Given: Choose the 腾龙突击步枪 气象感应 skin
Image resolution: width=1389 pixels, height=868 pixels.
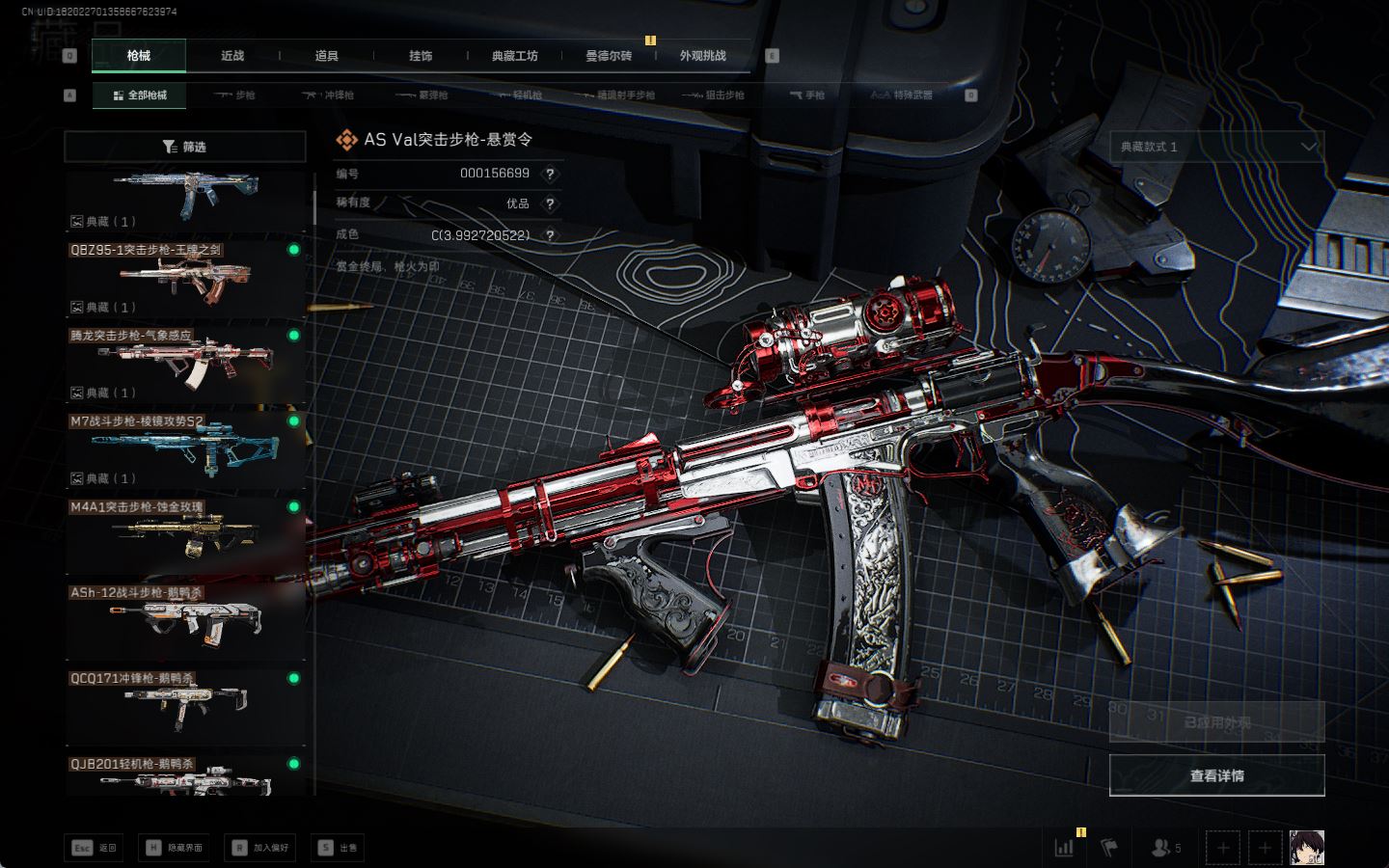Looking at the screenshot, I should [185, 364].
